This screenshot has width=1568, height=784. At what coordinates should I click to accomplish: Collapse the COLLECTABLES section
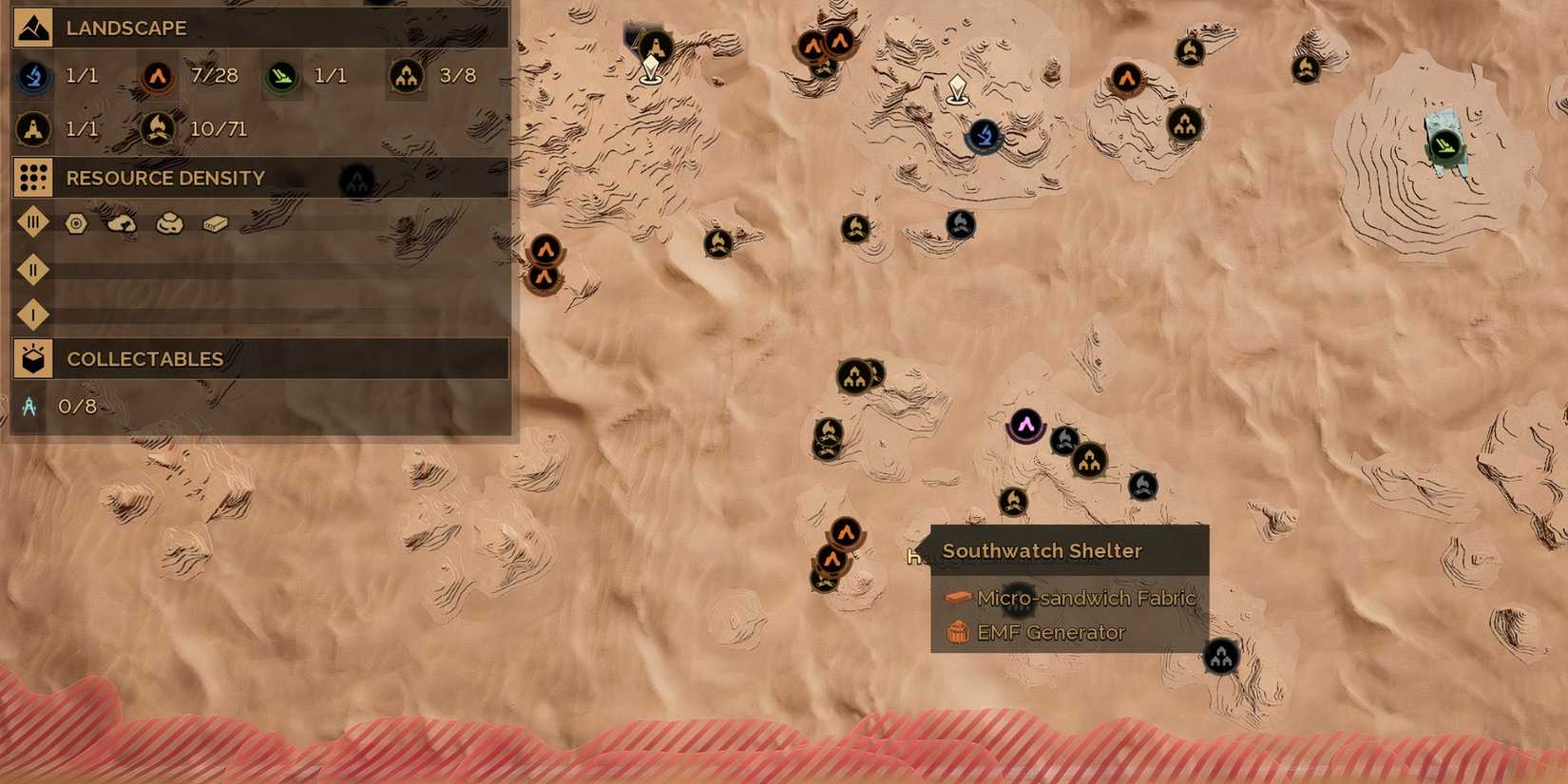[x=31, y=359]
